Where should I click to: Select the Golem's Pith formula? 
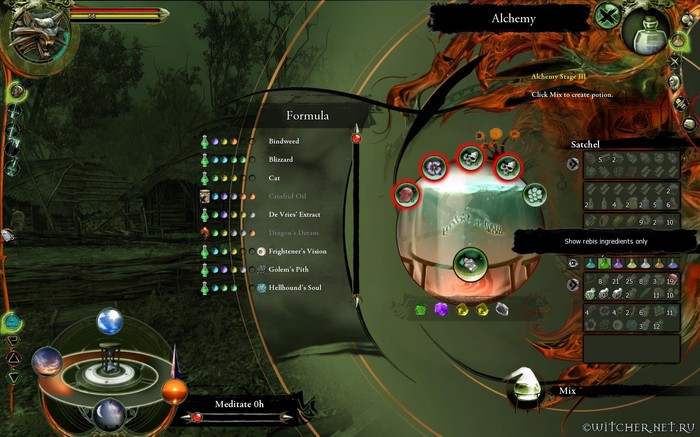(x=291, y=269)
